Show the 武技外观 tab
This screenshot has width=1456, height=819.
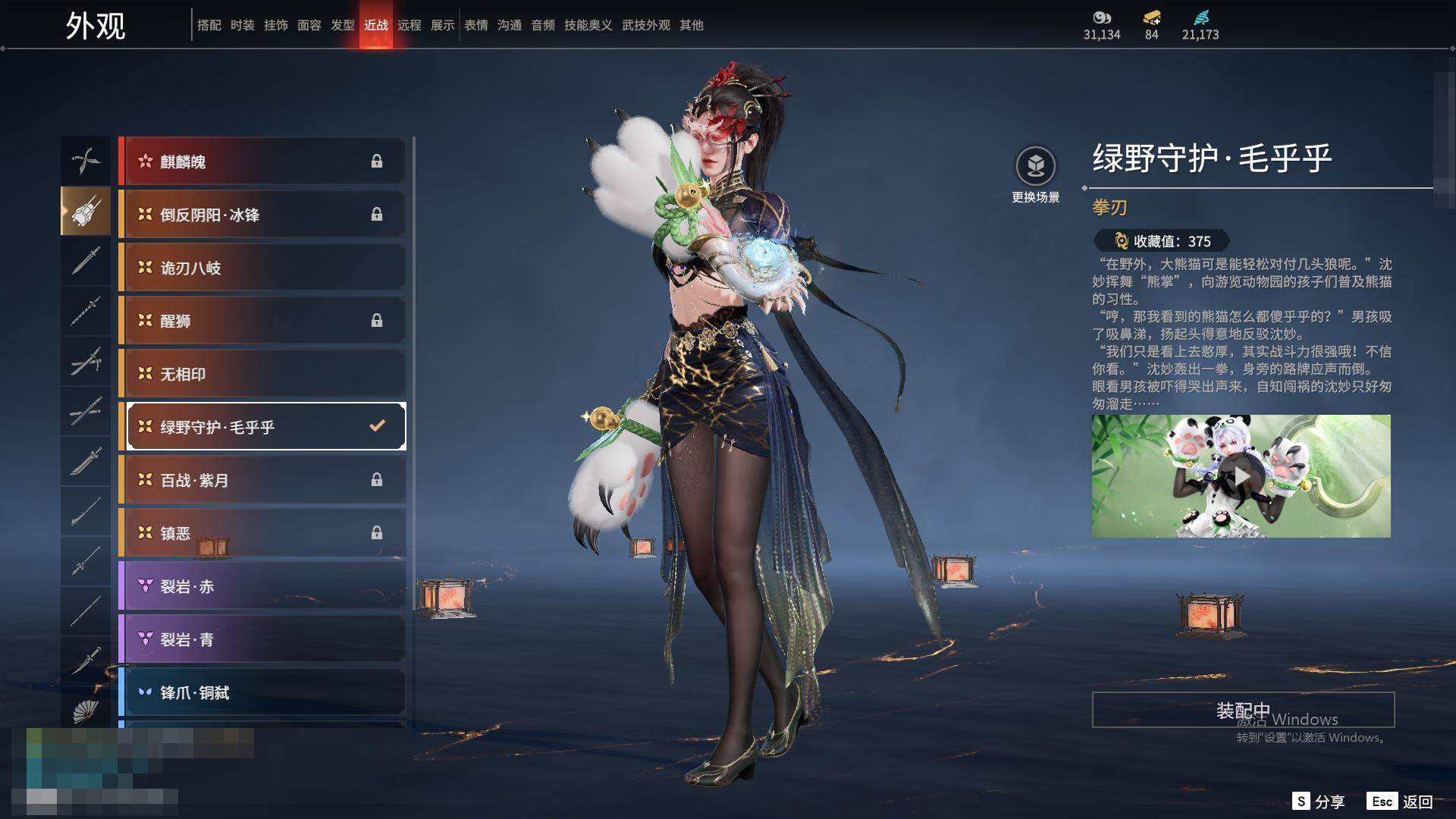646,25
